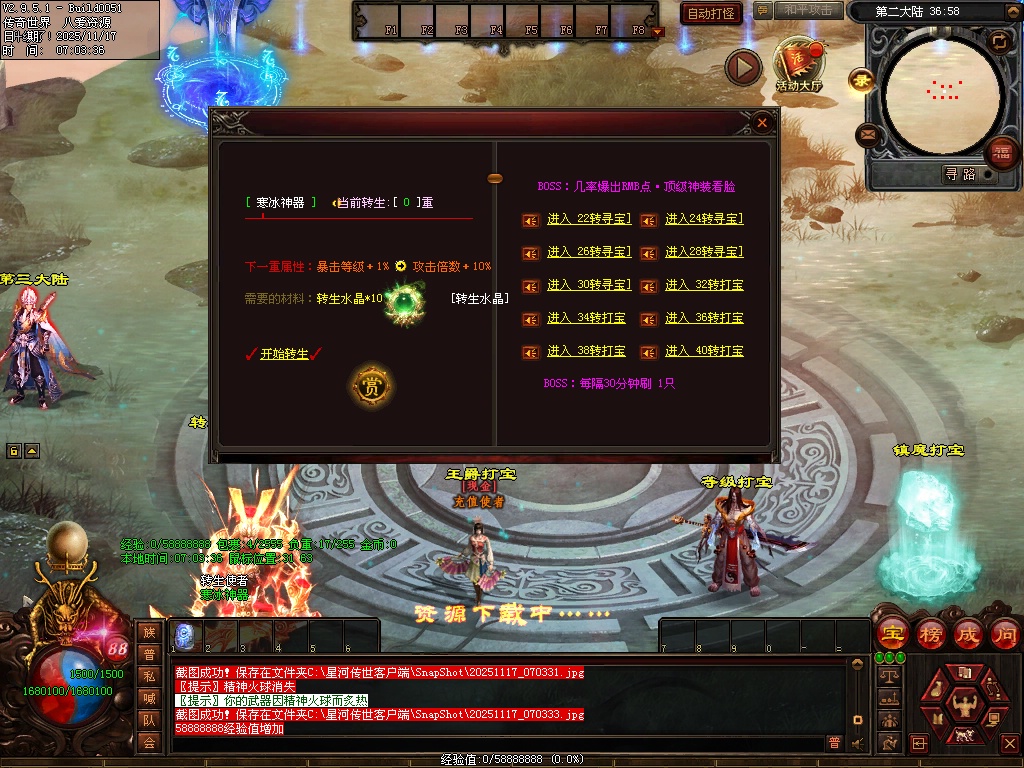The height and width of the screenshot is (768, 1024).
Task: Click the round play arrow button
Action: pos(743,67)
